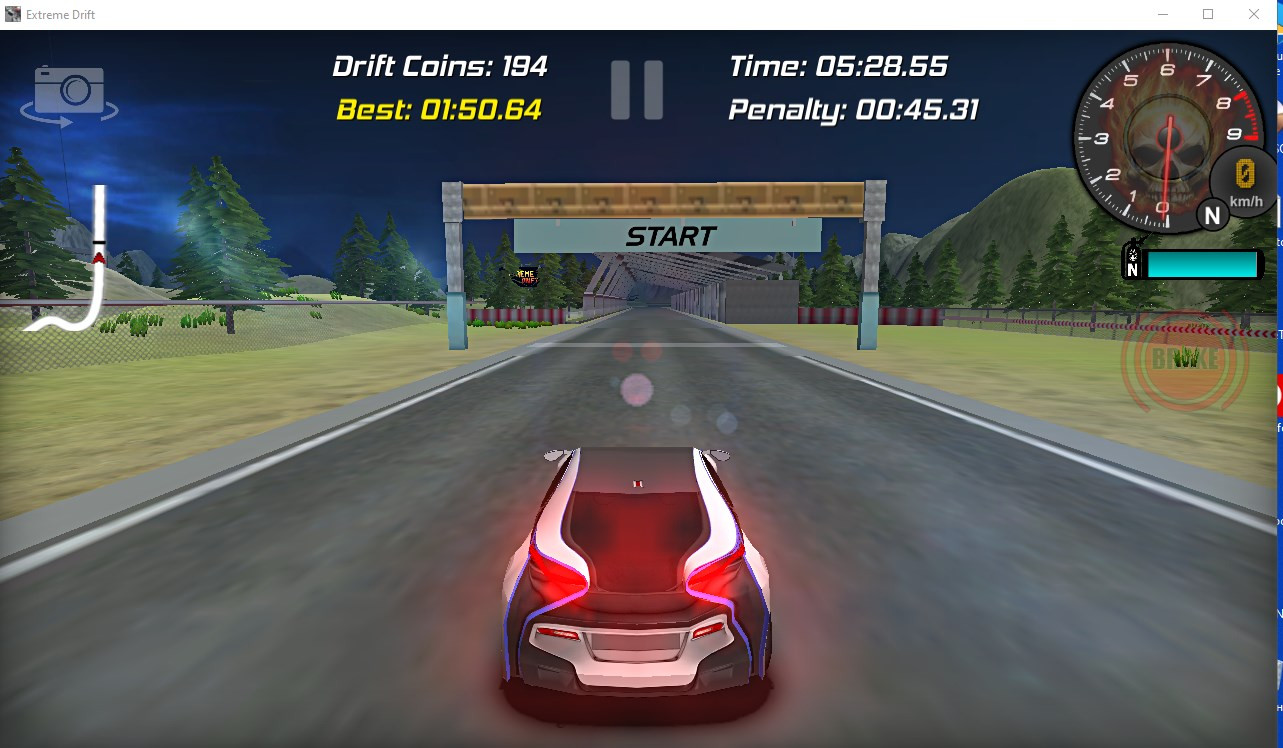1283x748 pixels.
Task: Close the Extreme Drift window
Action: pyautogui.click(x=1254, y=14)
